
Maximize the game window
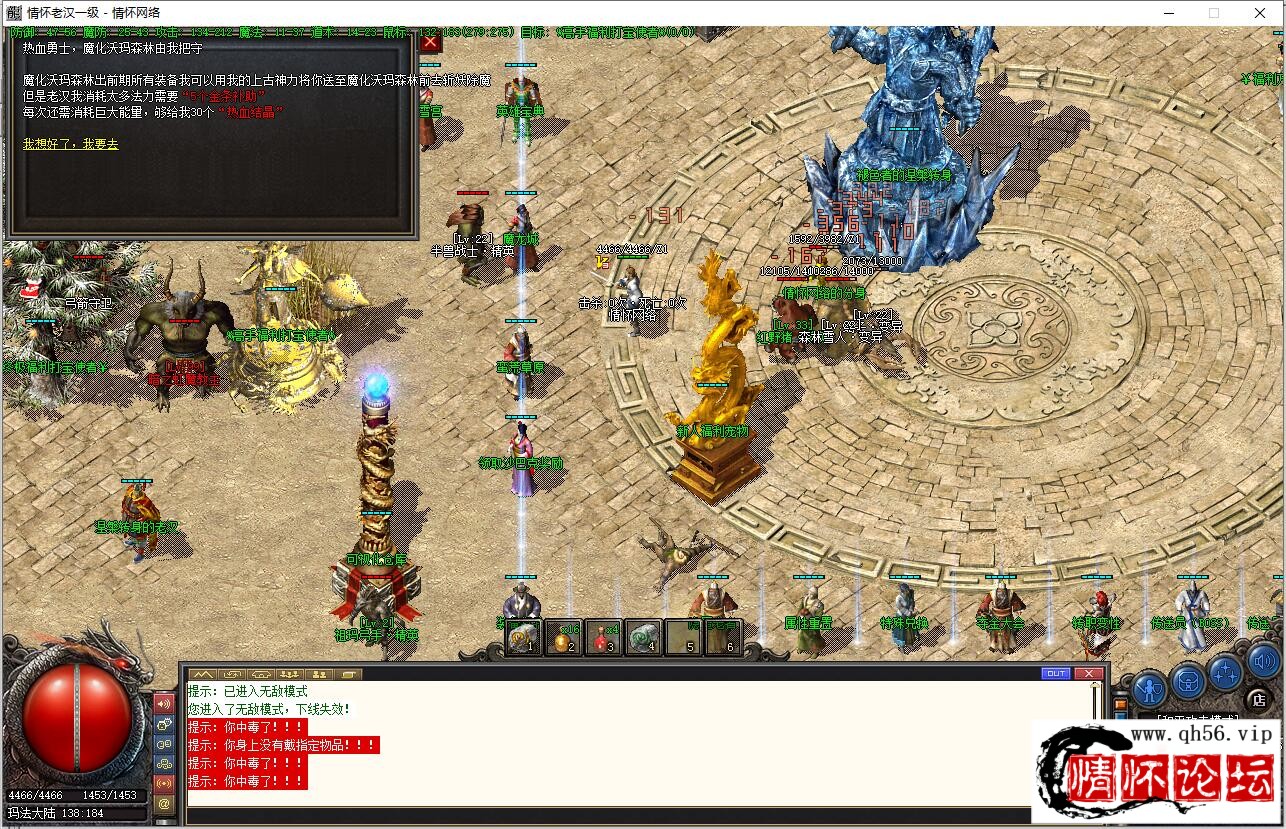point(1214,13)
